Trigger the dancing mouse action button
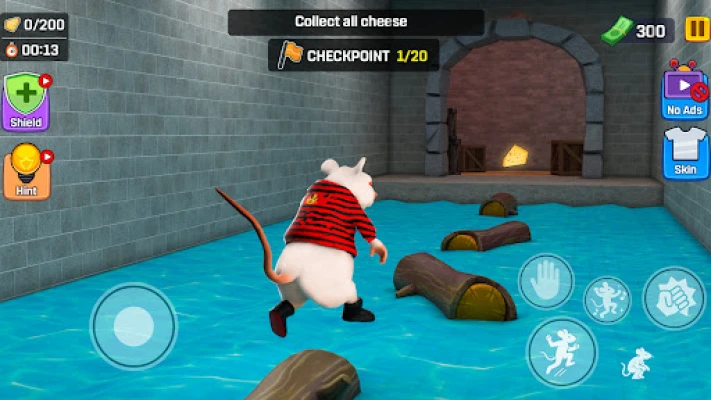 [607, 299]
